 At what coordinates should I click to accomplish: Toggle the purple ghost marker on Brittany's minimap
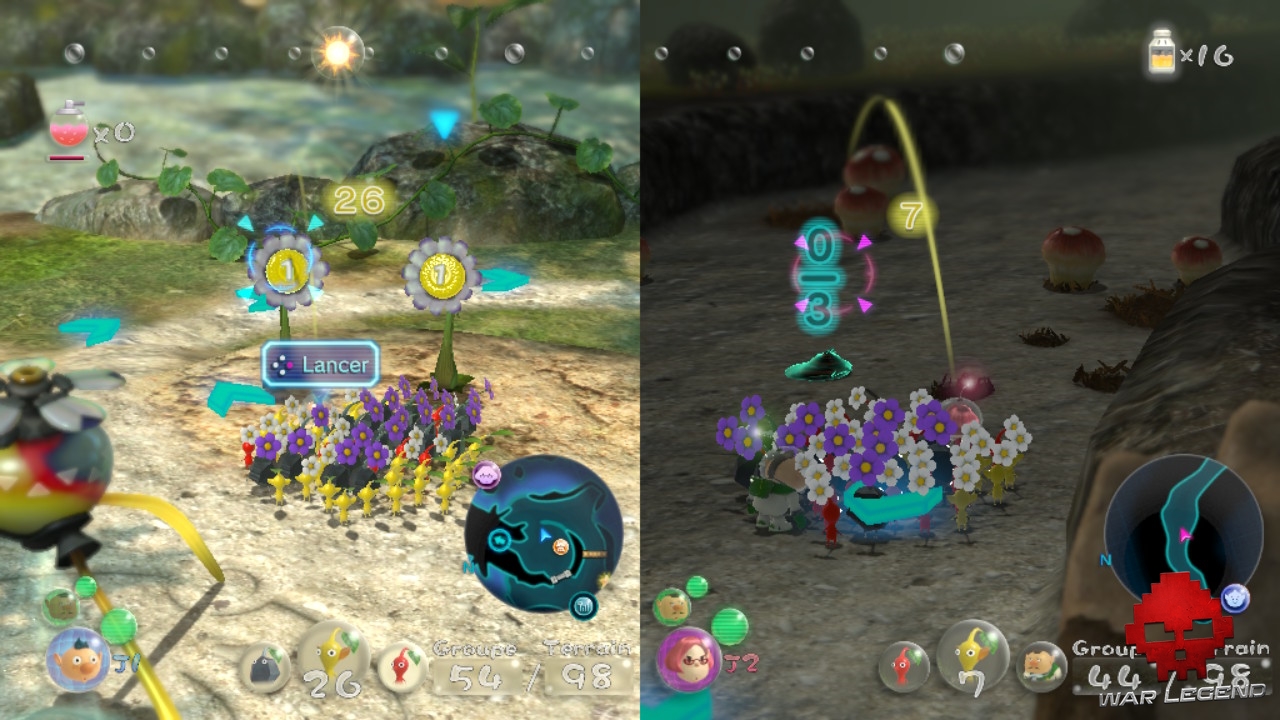[x=1233, y=598]
